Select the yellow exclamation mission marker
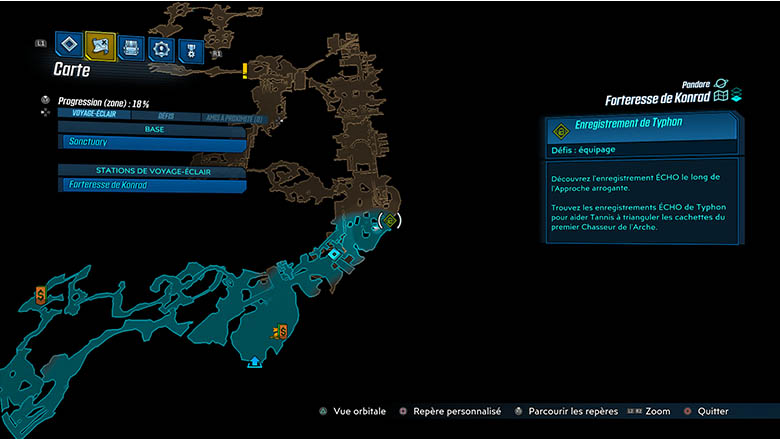 click(245, 71)
